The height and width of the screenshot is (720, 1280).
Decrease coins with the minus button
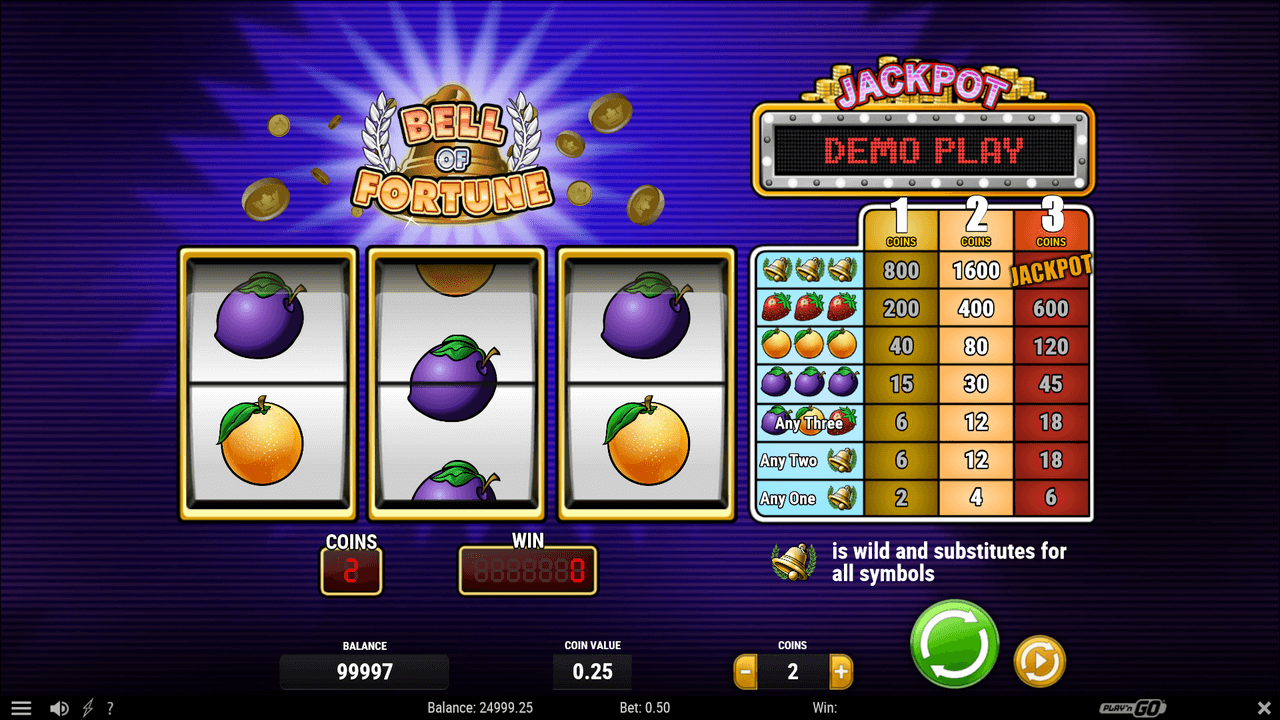coord(745,672)
